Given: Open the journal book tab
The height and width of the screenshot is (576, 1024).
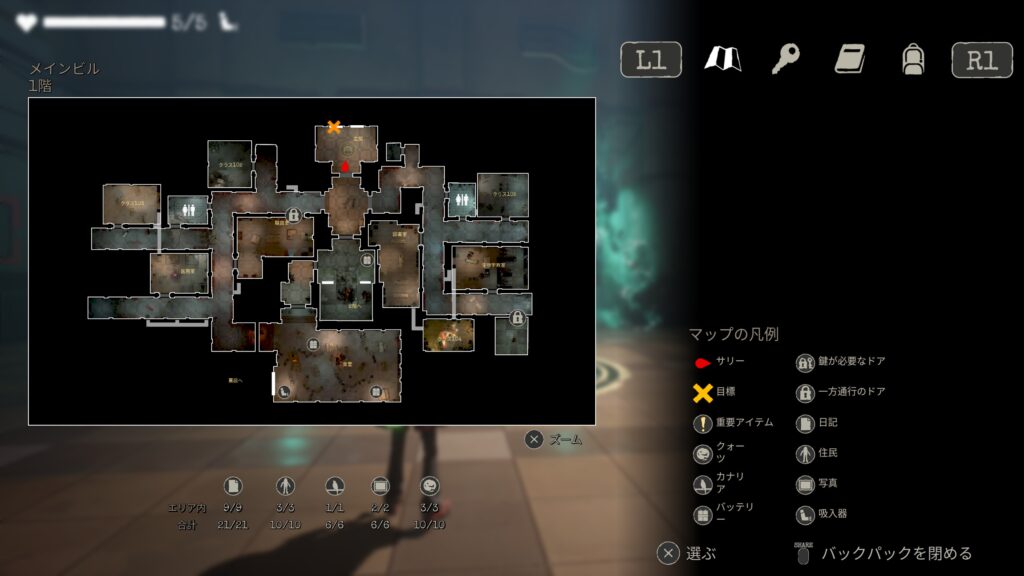Looking at the screenshot, I should [x=849, y=59].
